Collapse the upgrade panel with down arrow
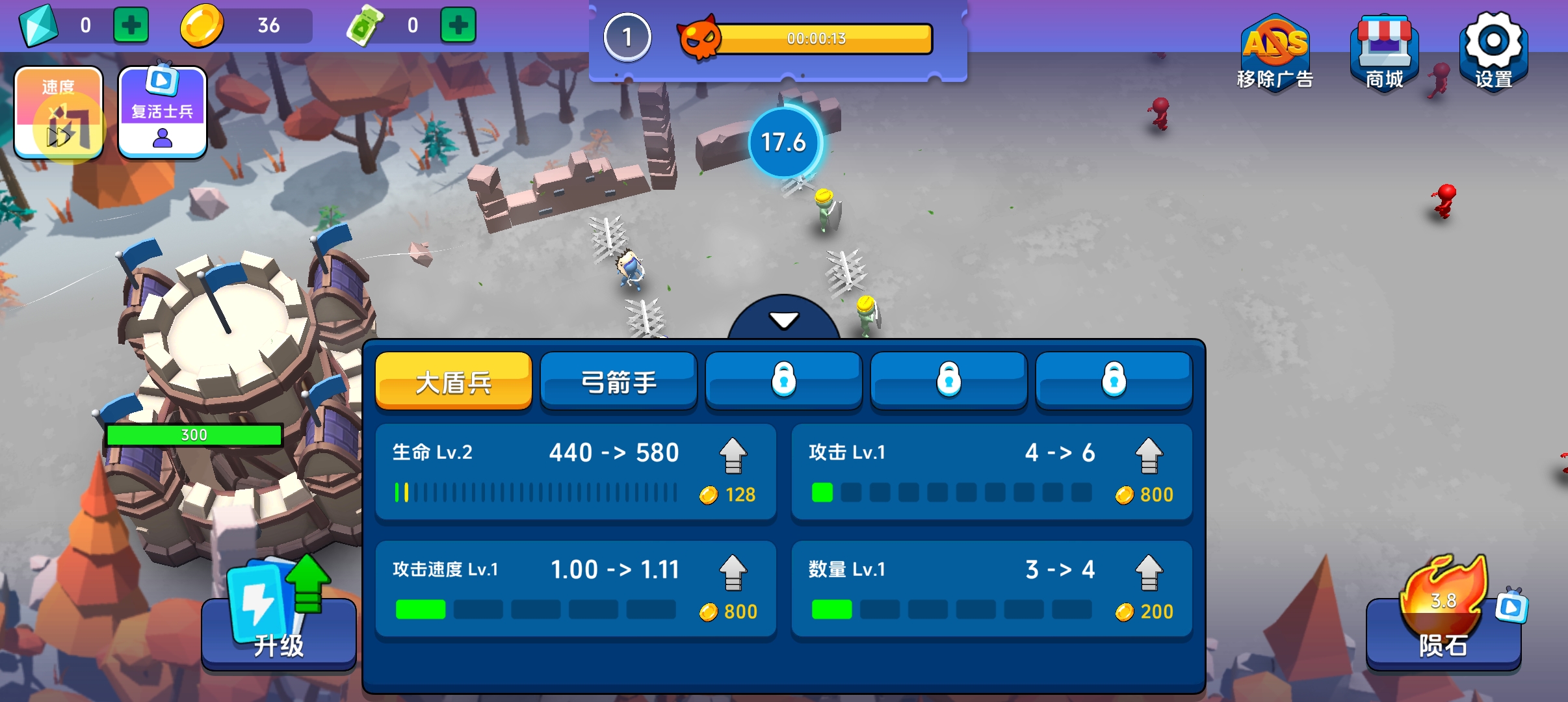This screenshot has height=702, width=1568. pyautogui.click(x=785, y=320)
